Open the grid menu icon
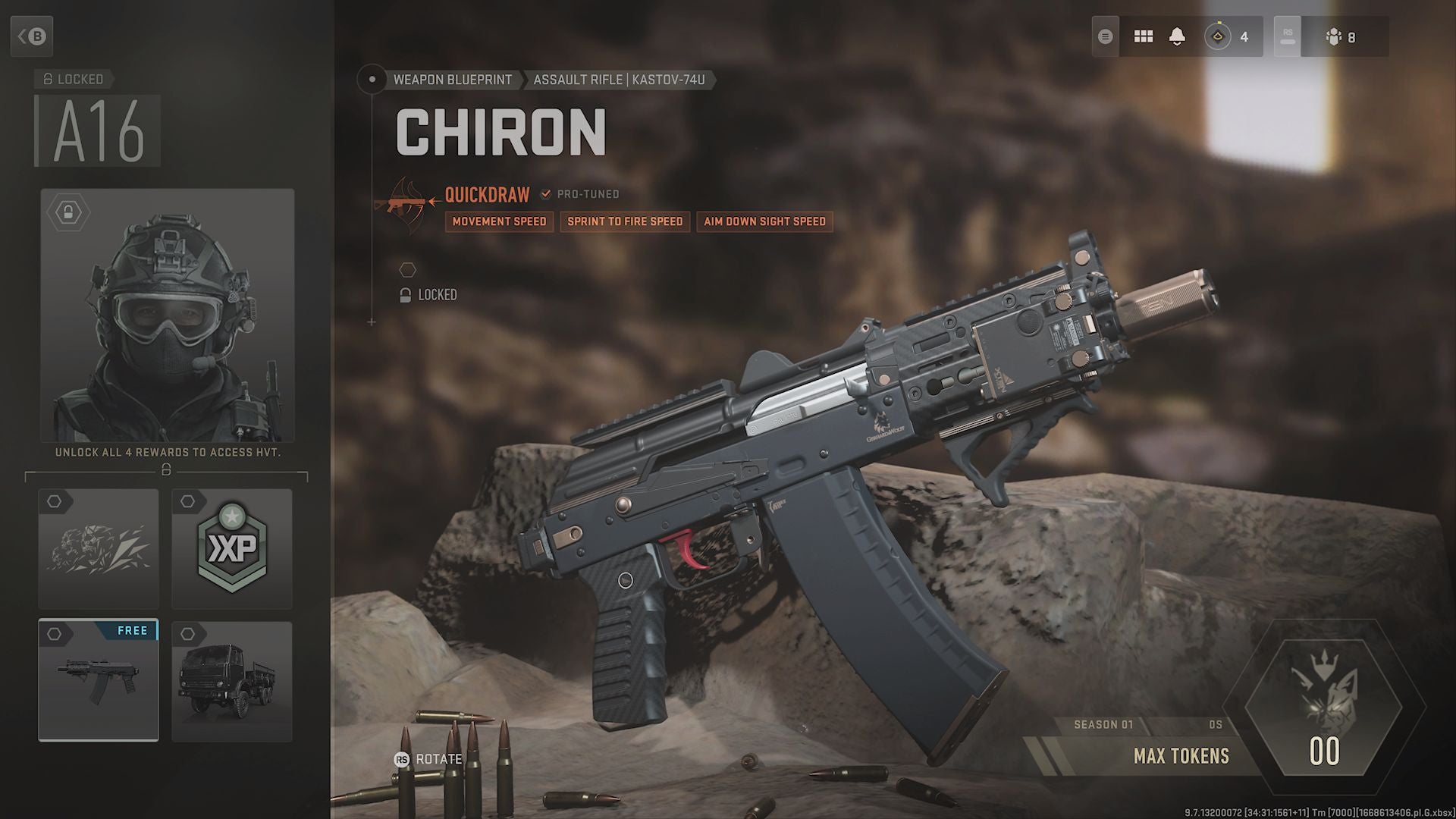Viewport: 1456px width, 819px height. [1143, 36]
